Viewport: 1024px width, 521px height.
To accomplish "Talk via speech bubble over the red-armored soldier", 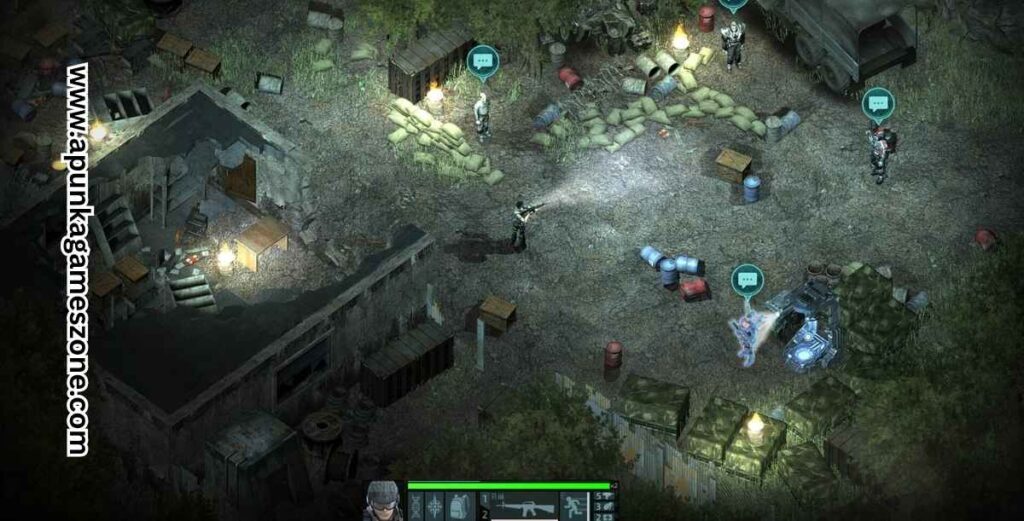I will click(x=877, y=103).
